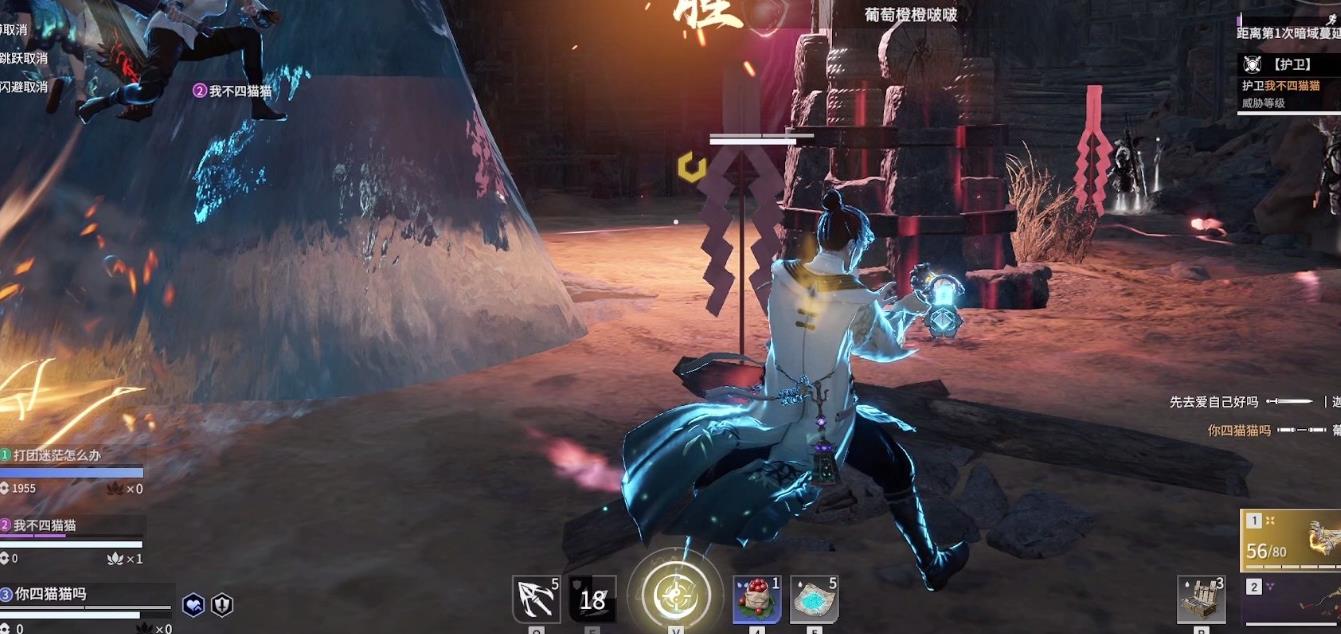Viewport: 1341px width, 634px height.
Task: Activate the skill showing an 18 cooldown
Action: 592,600
